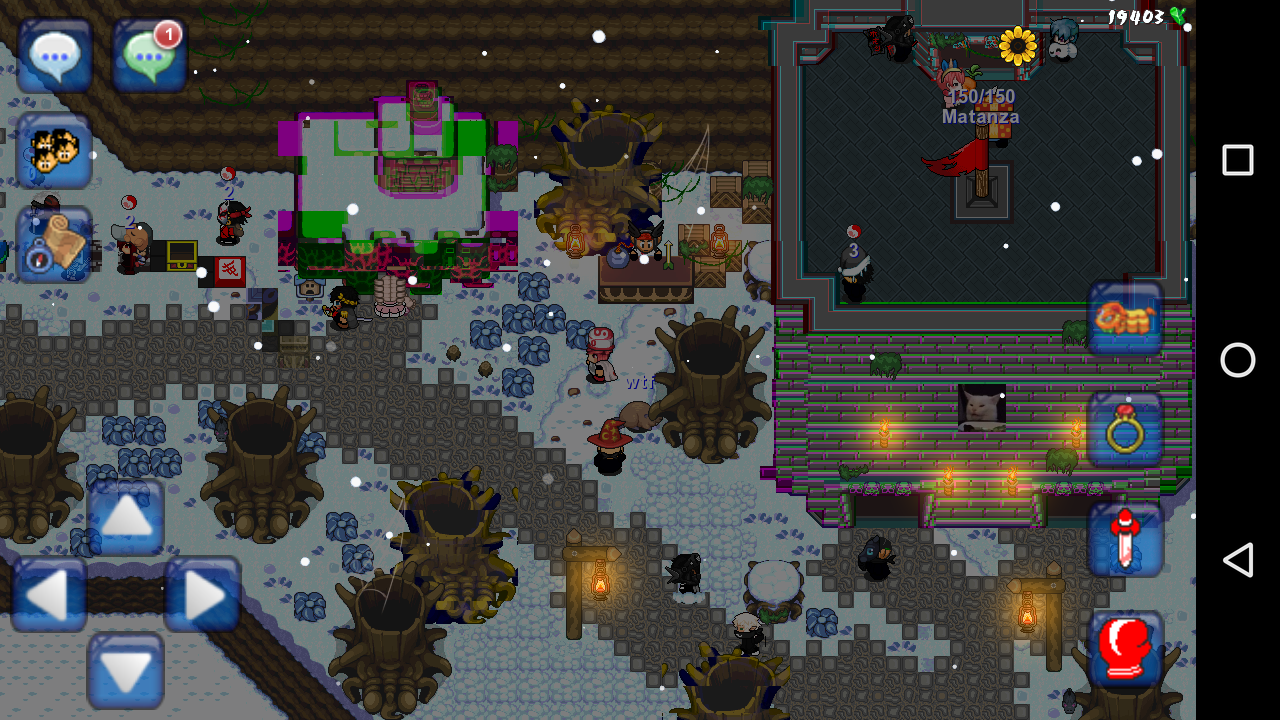
Task: Tap the Android recent apps square button
Action: pyautogui.click(x=1238, y=160)
